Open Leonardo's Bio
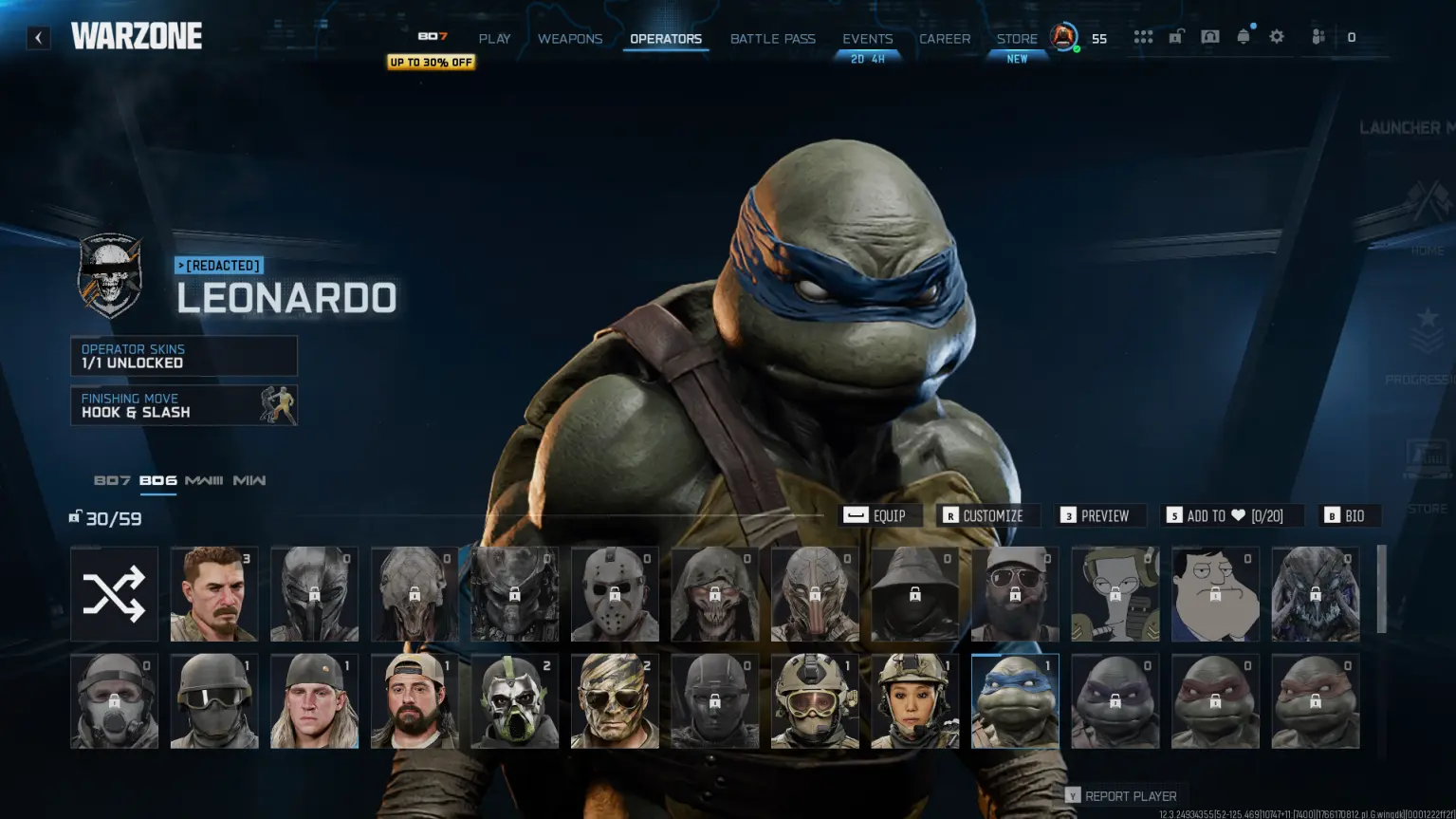The height and width of the screenshot is (819, 1456). click(x=1348, y=515)
